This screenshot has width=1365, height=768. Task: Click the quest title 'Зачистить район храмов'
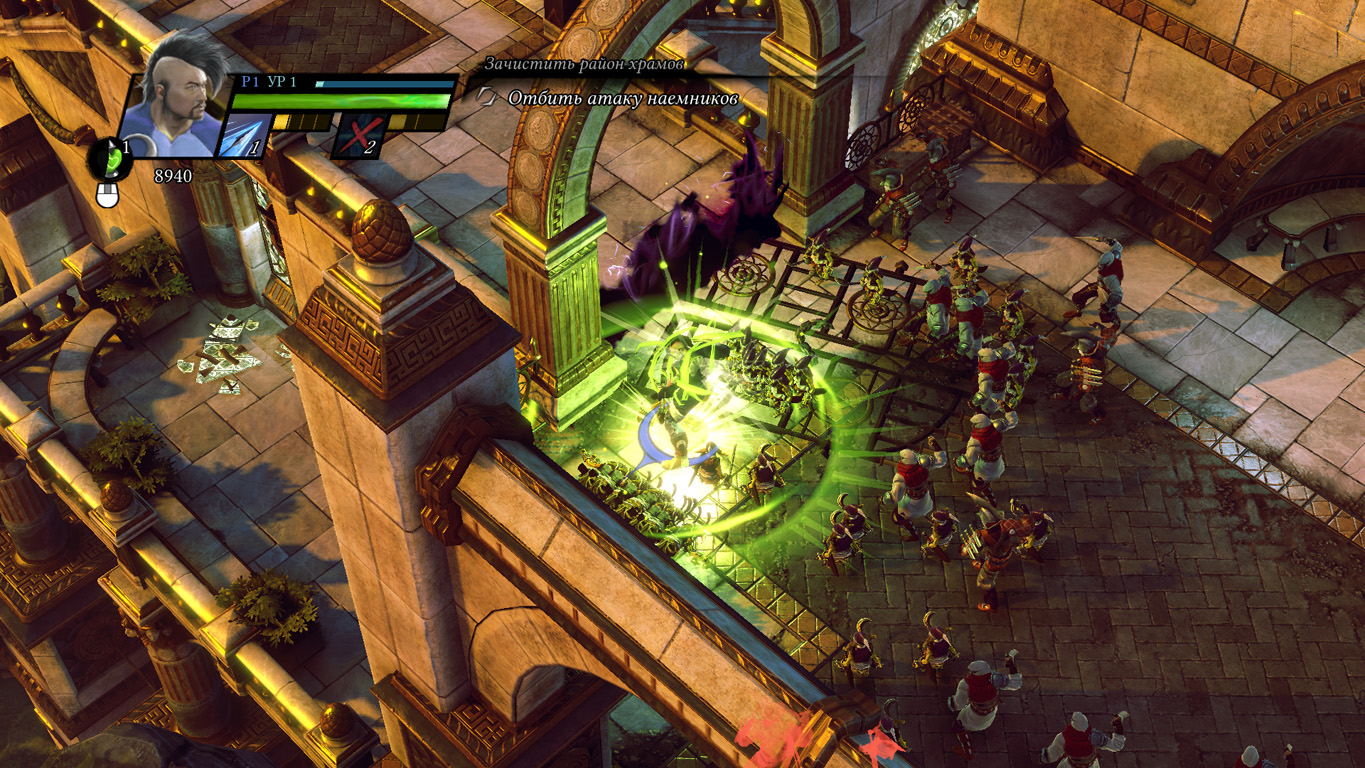(x=585, y=64)
